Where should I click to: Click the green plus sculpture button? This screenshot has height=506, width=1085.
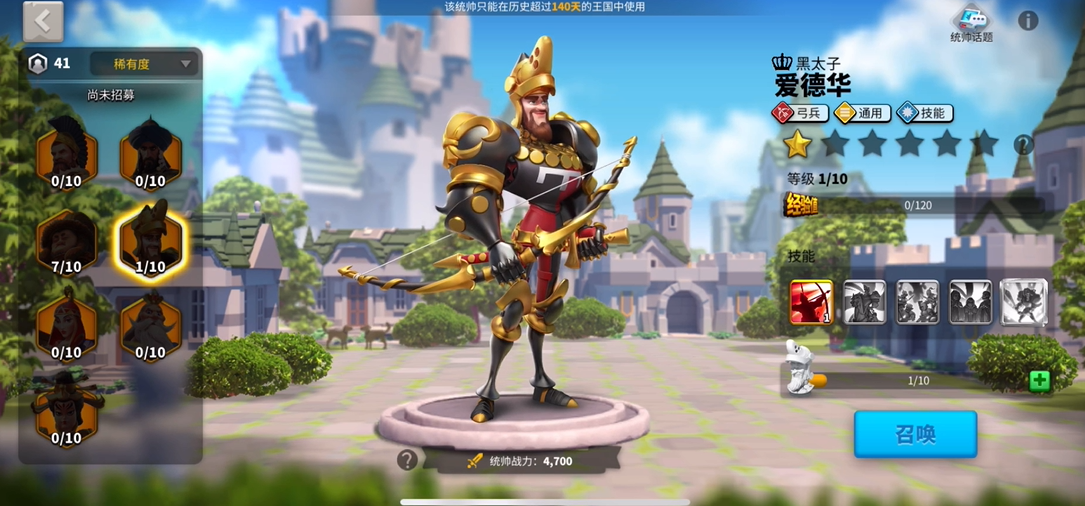(1039, 380)
